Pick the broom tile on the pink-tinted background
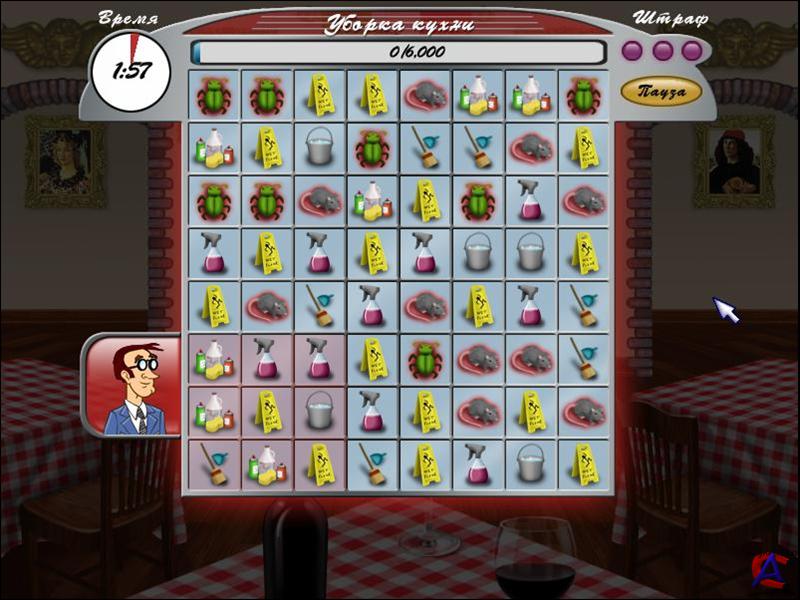This screenshot has width=800, height=600. coord(213,463)
